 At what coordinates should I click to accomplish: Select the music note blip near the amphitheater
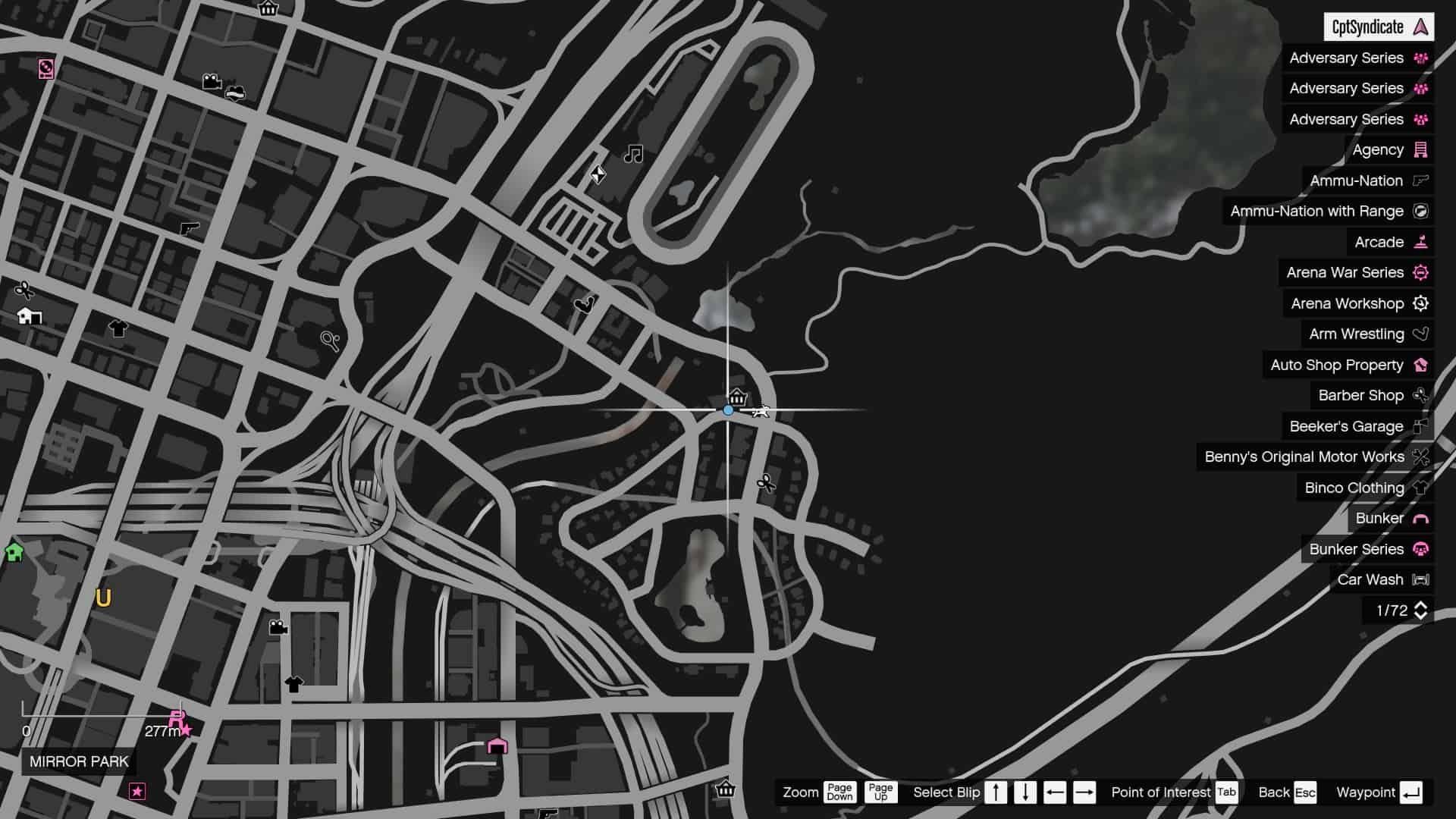click(632, 155)
